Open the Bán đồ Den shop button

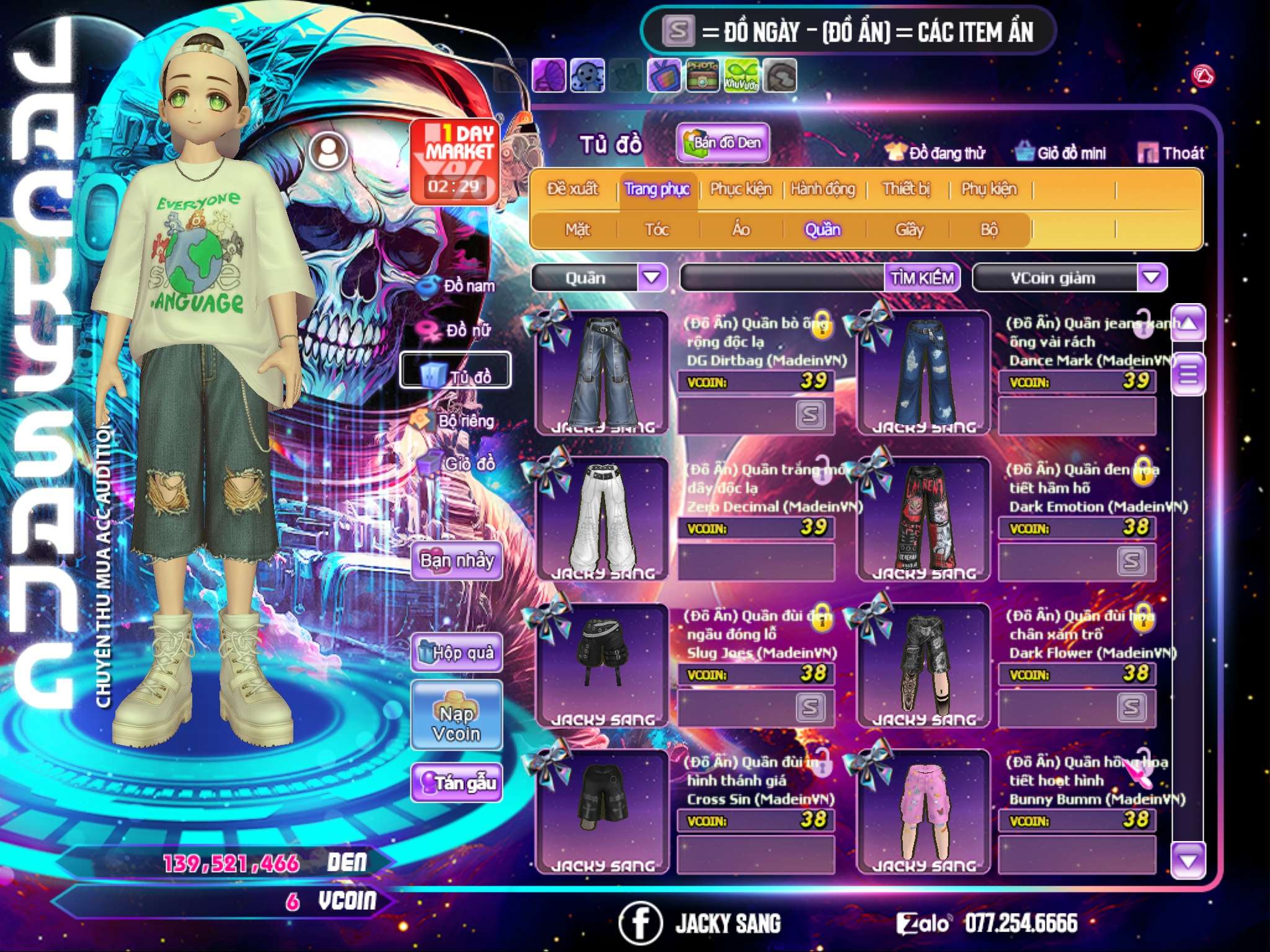coord(722,143)
